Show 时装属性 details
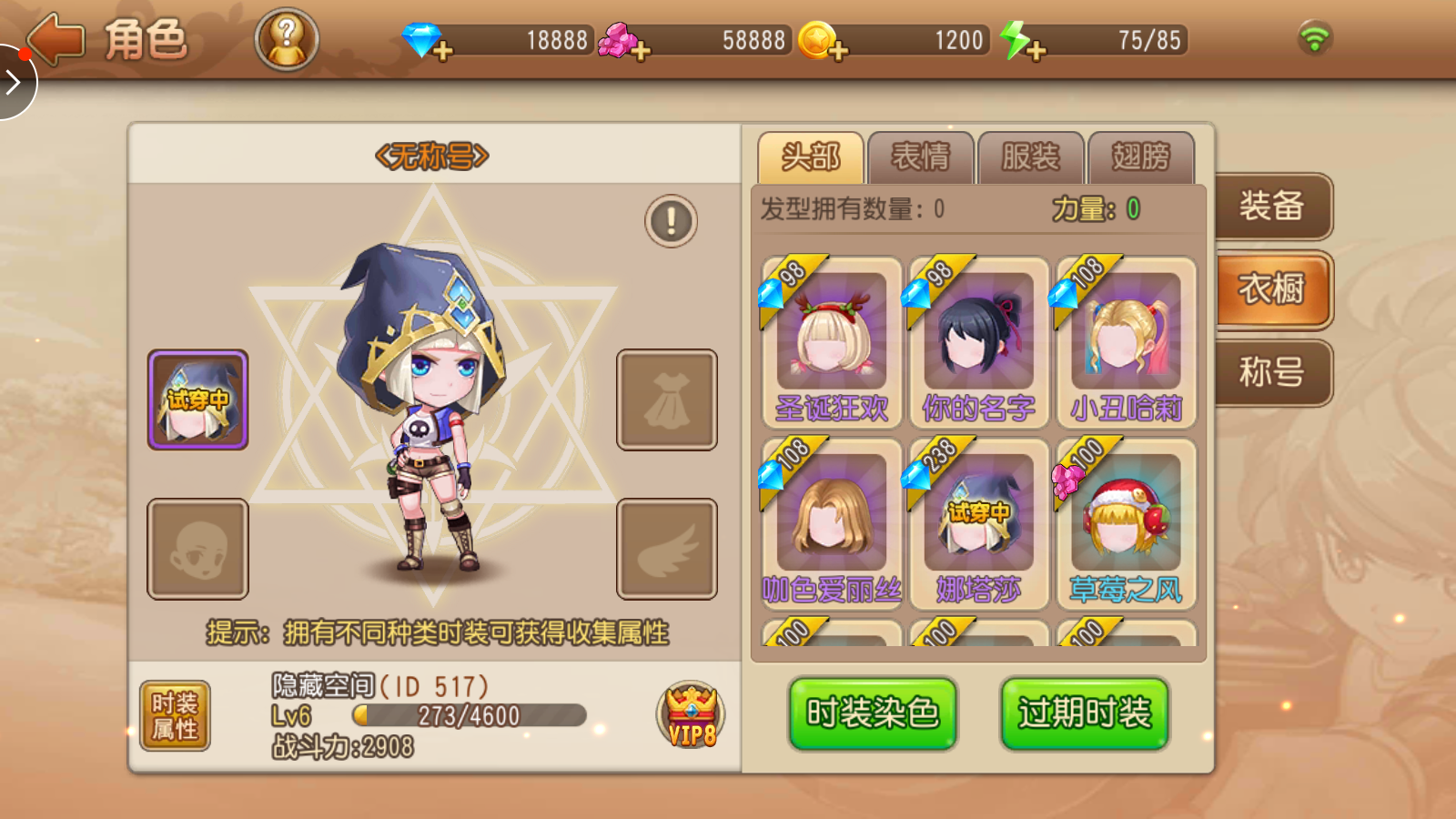 [x=175, y=715]
